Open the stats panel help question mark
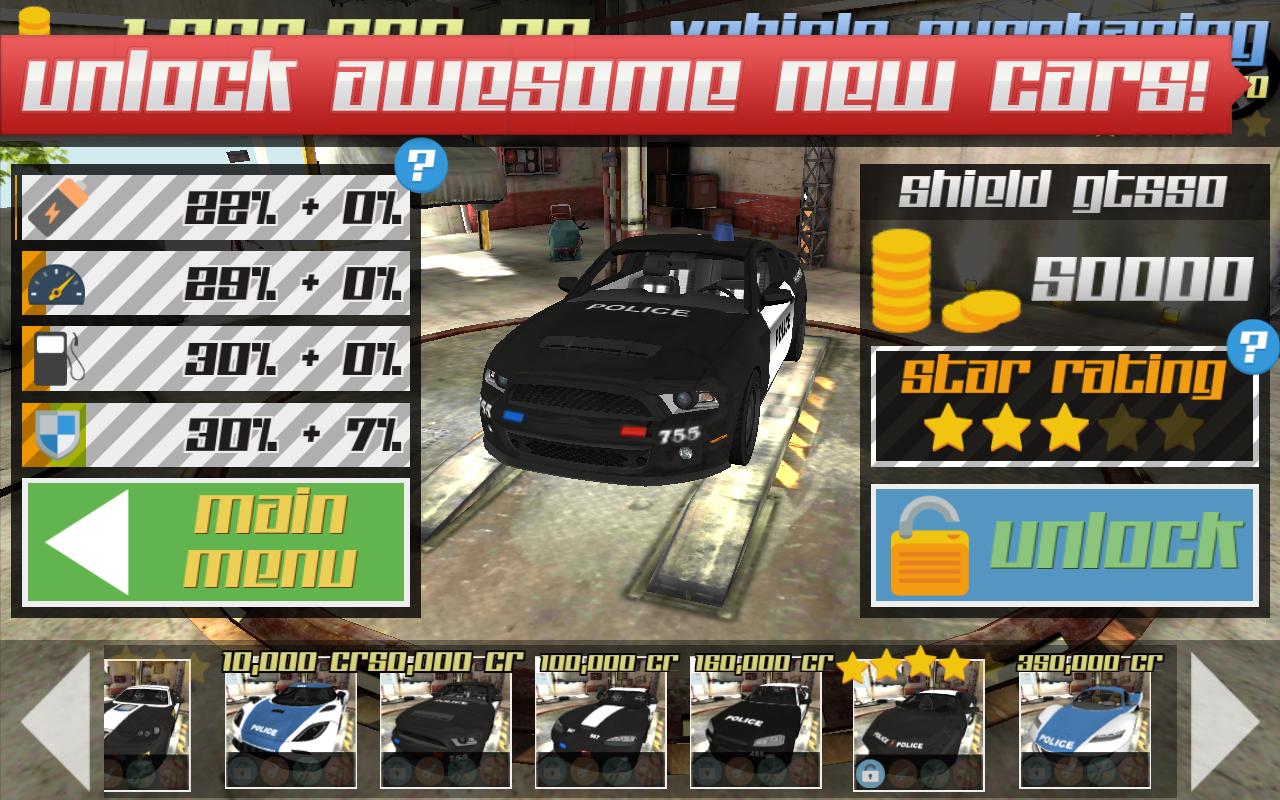The image size is (1280, 800). [421, 163]
